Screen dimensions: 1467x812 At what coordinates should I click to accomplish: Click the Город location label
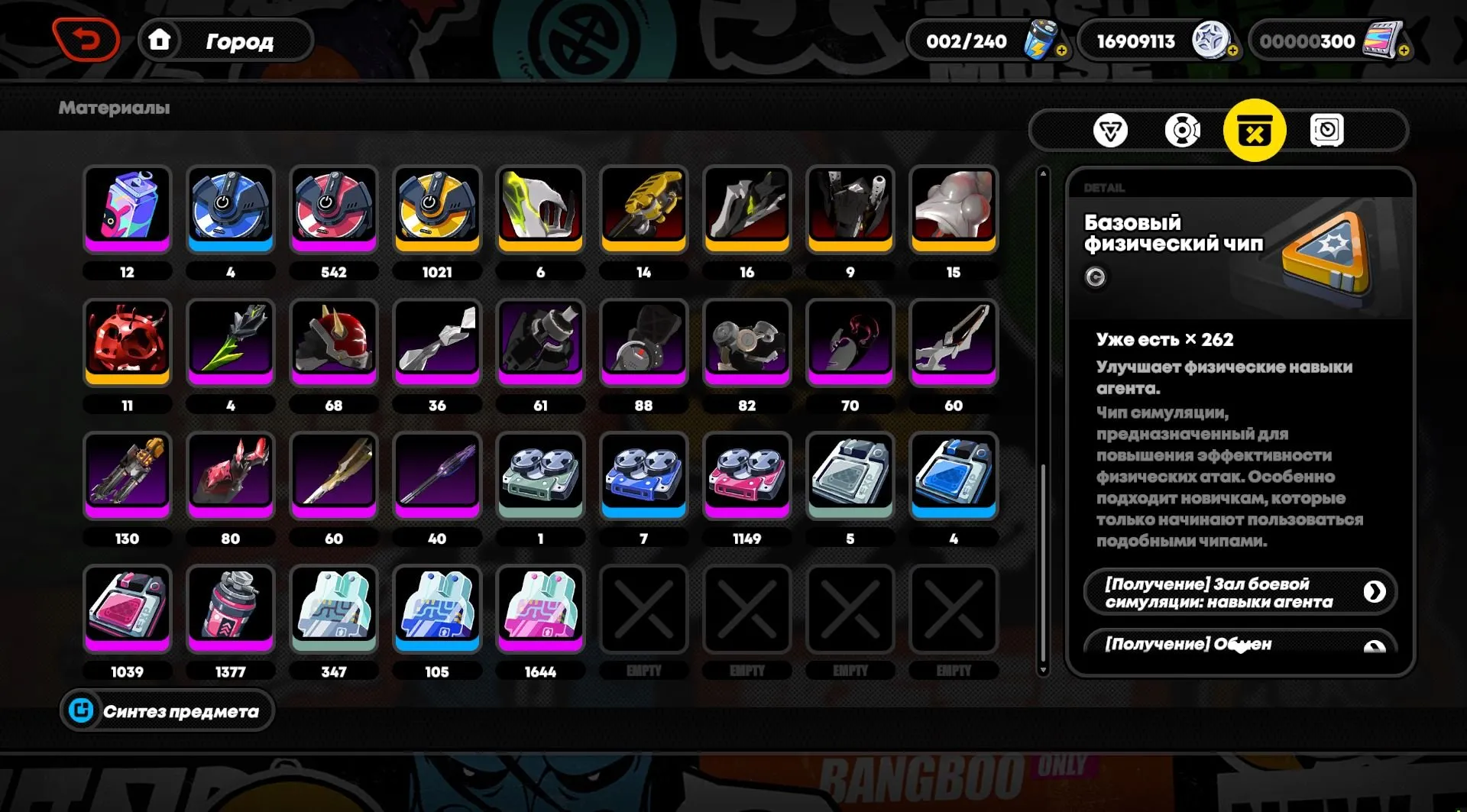click(239, 42)
